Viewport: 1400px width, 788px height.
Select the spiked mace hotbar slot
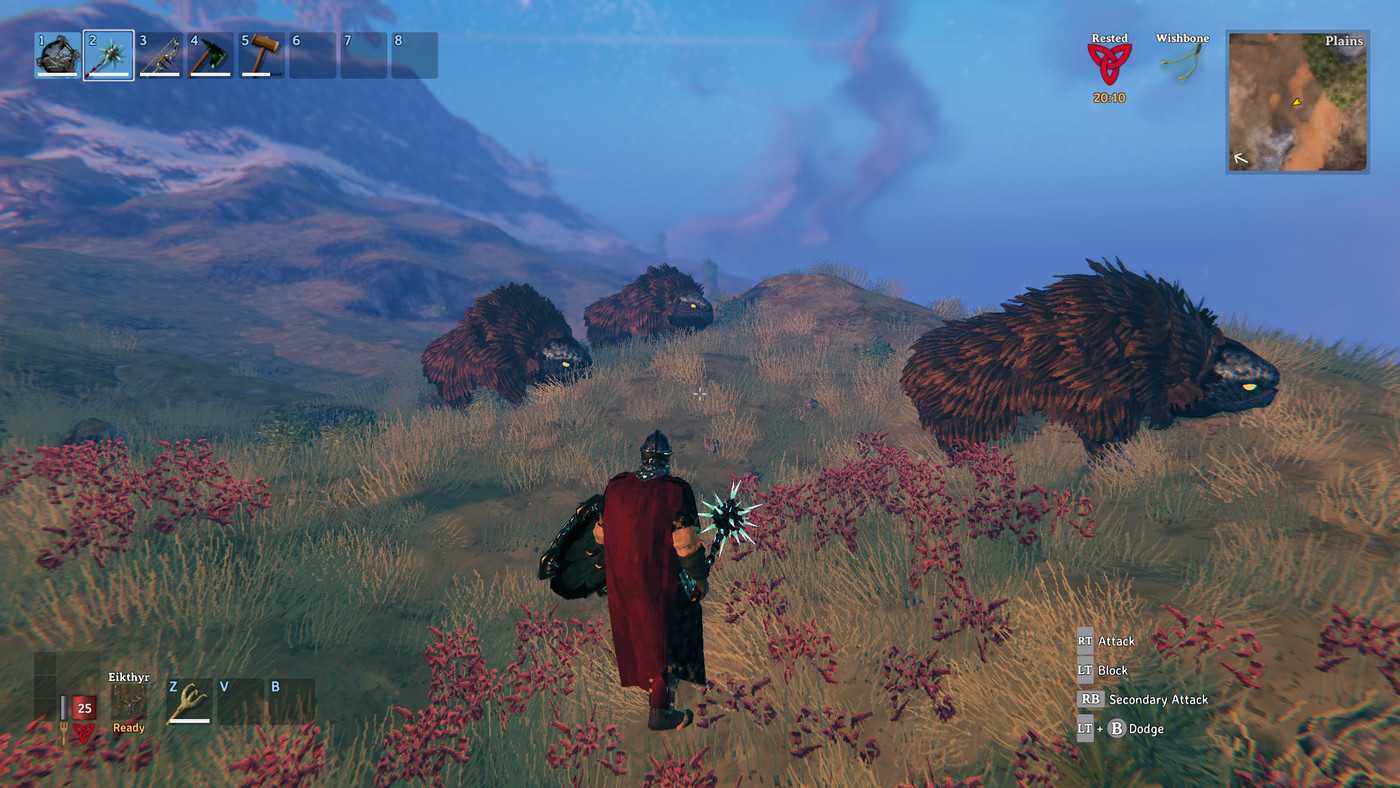109,56
